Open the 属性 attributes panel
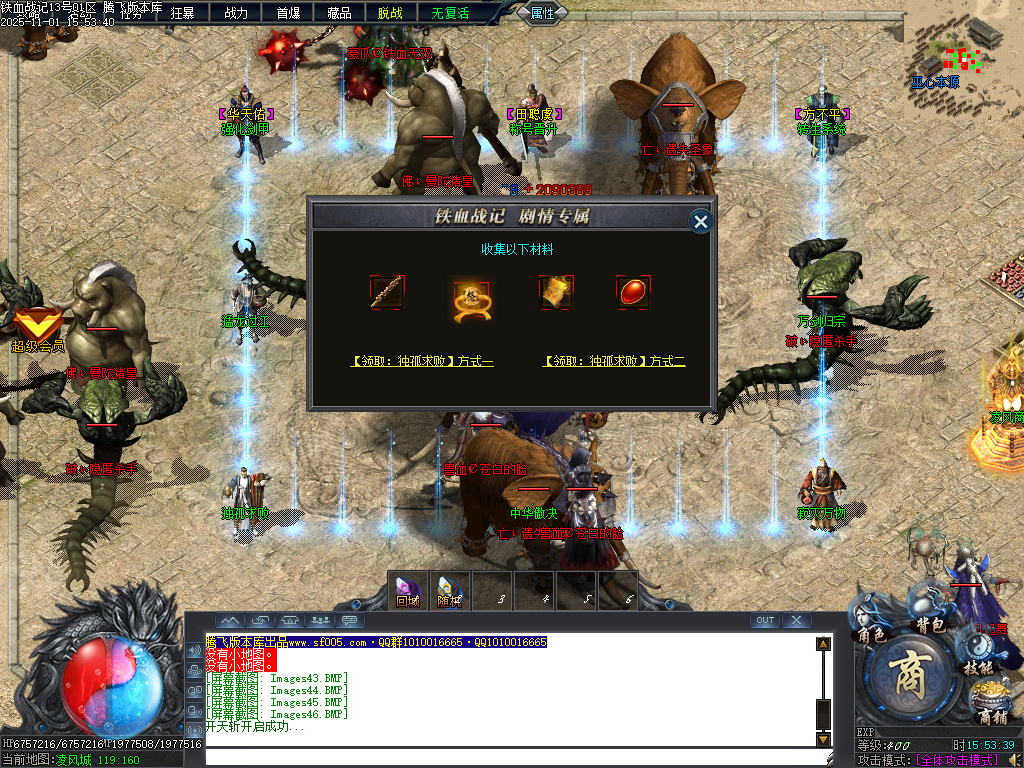Screen dimensions: 1024x768 [x=543, y=13]
